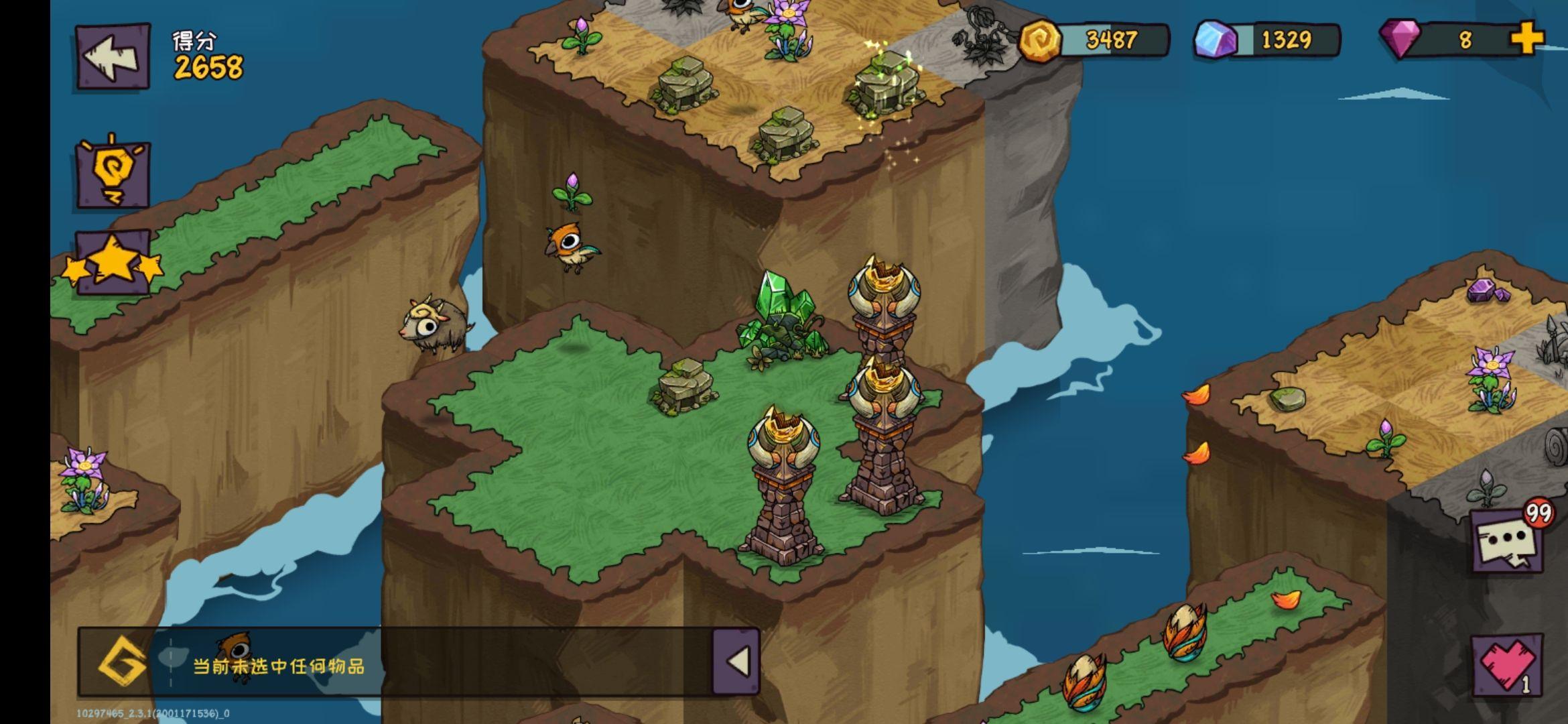This screenshot has width=1568, height=724.
Task: Open the lightbulb hint button
Action: pos(113,174)
